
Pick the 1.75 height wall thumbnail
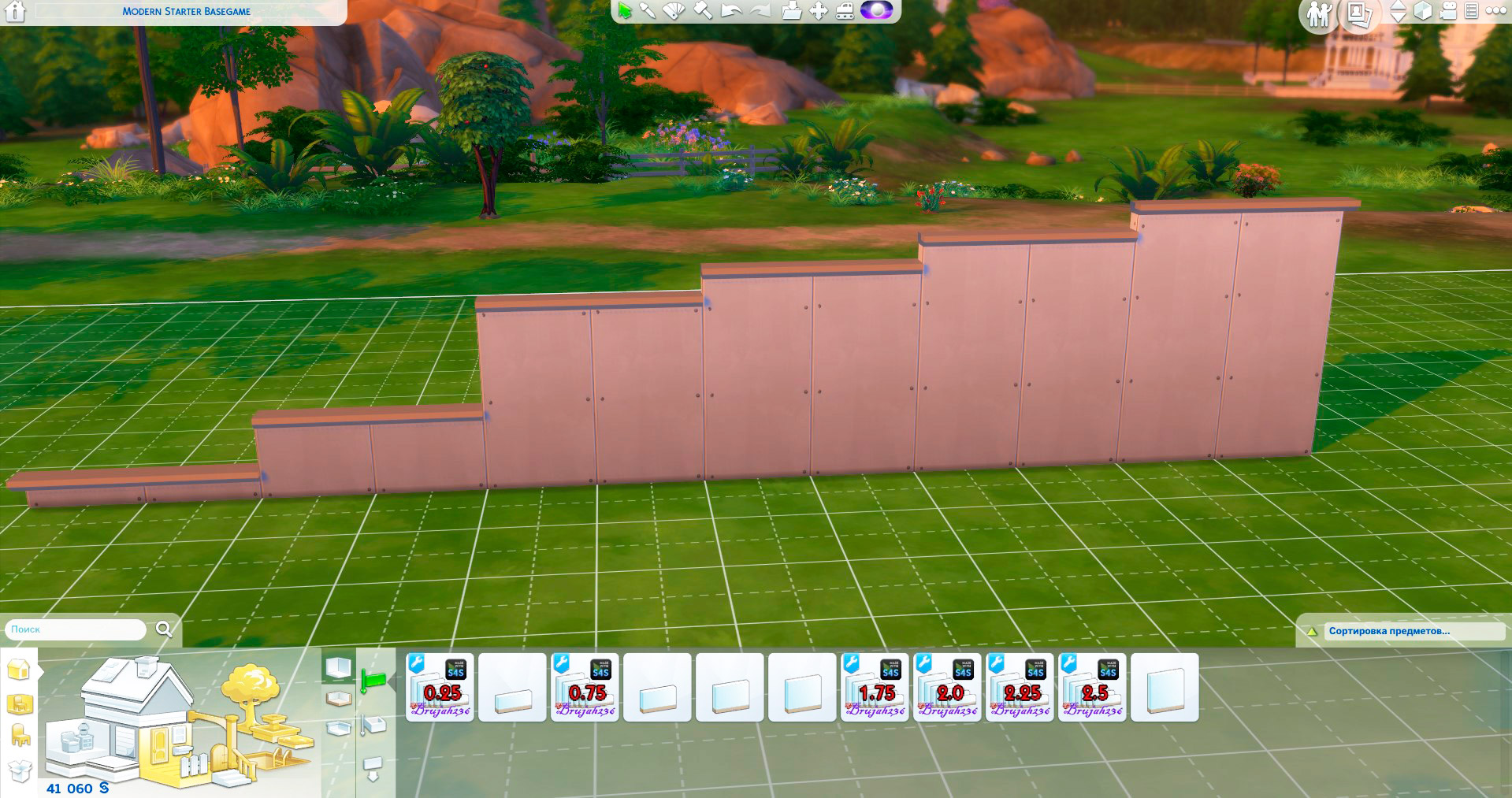pyautogui.click(x=875, y=687)
